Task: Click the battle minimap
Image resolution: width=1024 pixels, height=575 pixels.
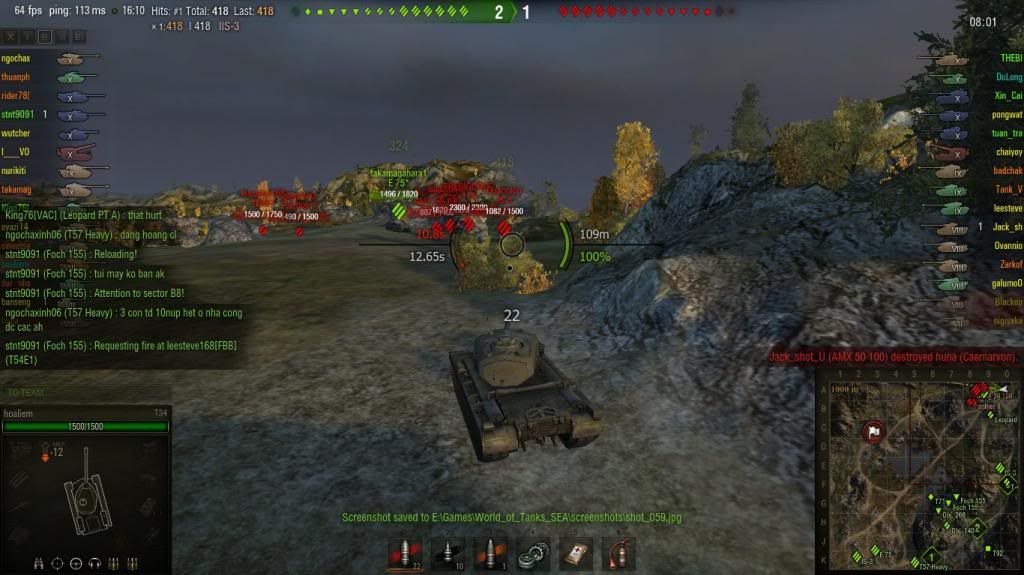Action: click(919, 472)
